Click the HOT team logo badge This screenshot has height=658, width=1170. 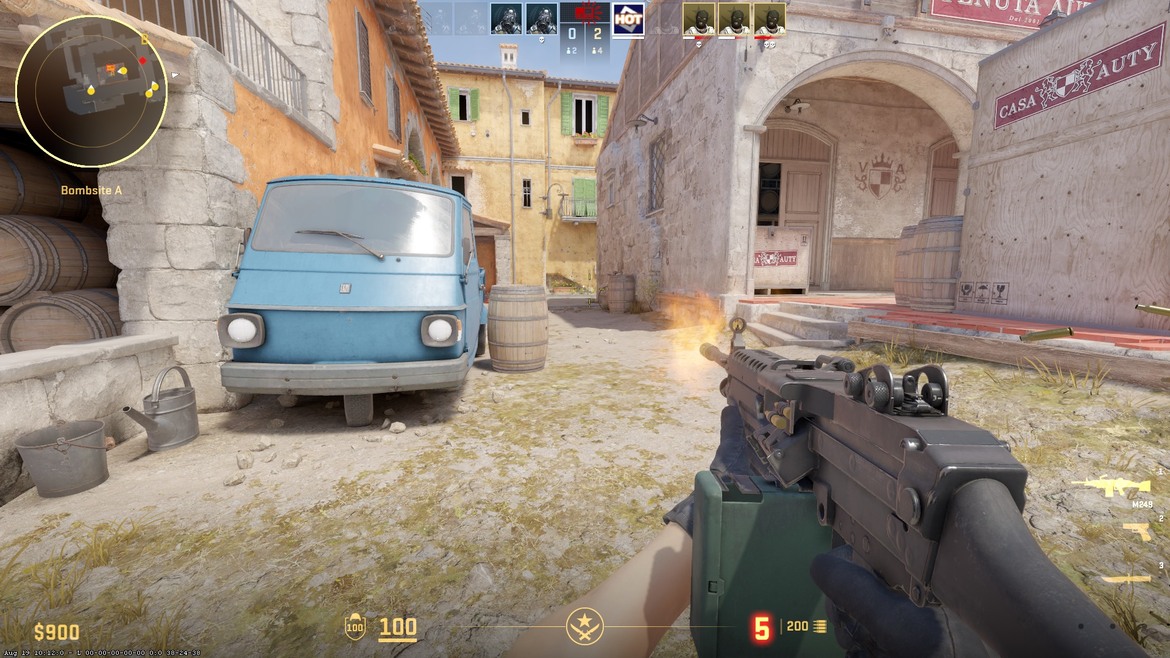(628, 18)
